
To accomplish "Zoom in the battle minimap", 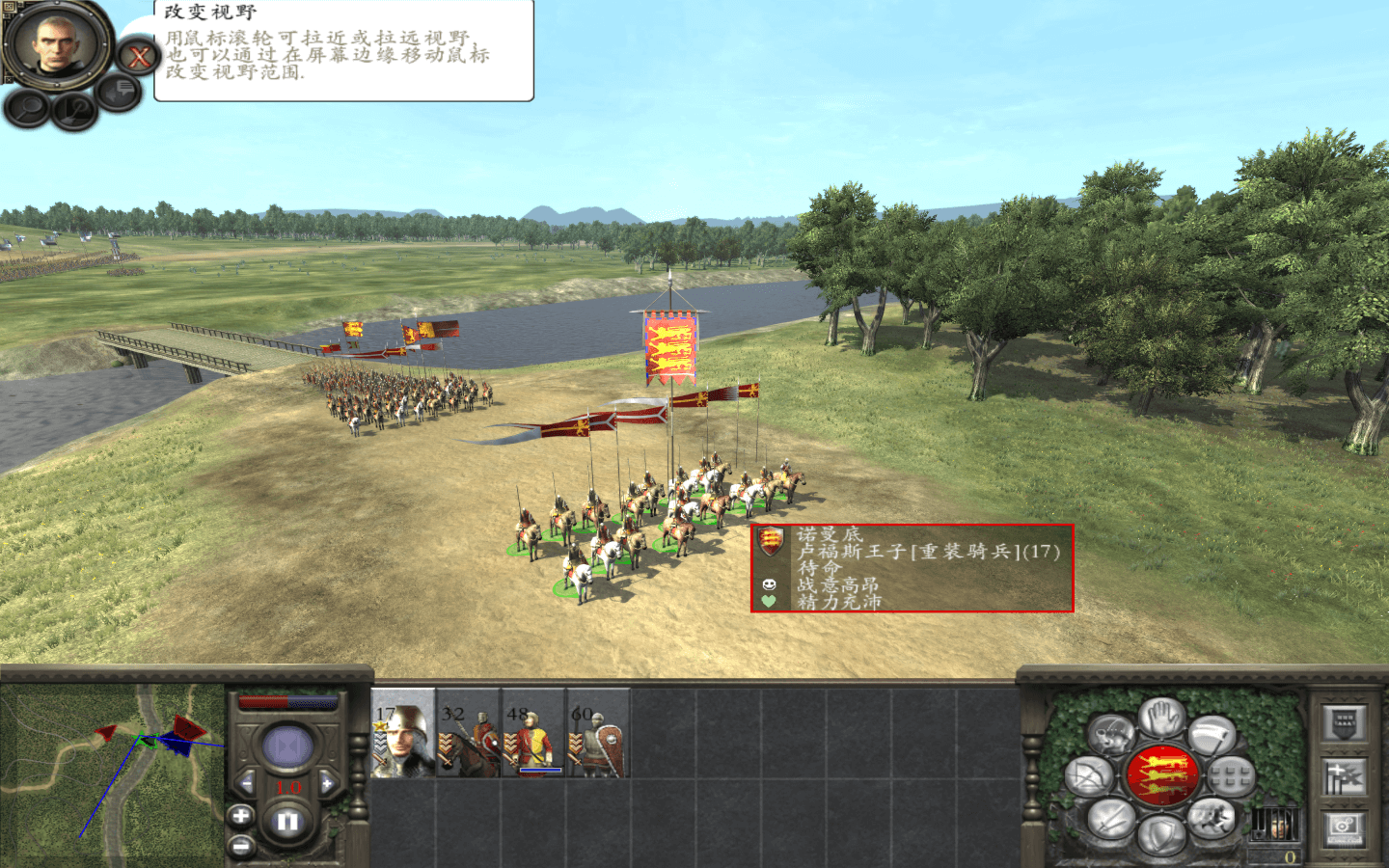I will (x=240, y=817).
